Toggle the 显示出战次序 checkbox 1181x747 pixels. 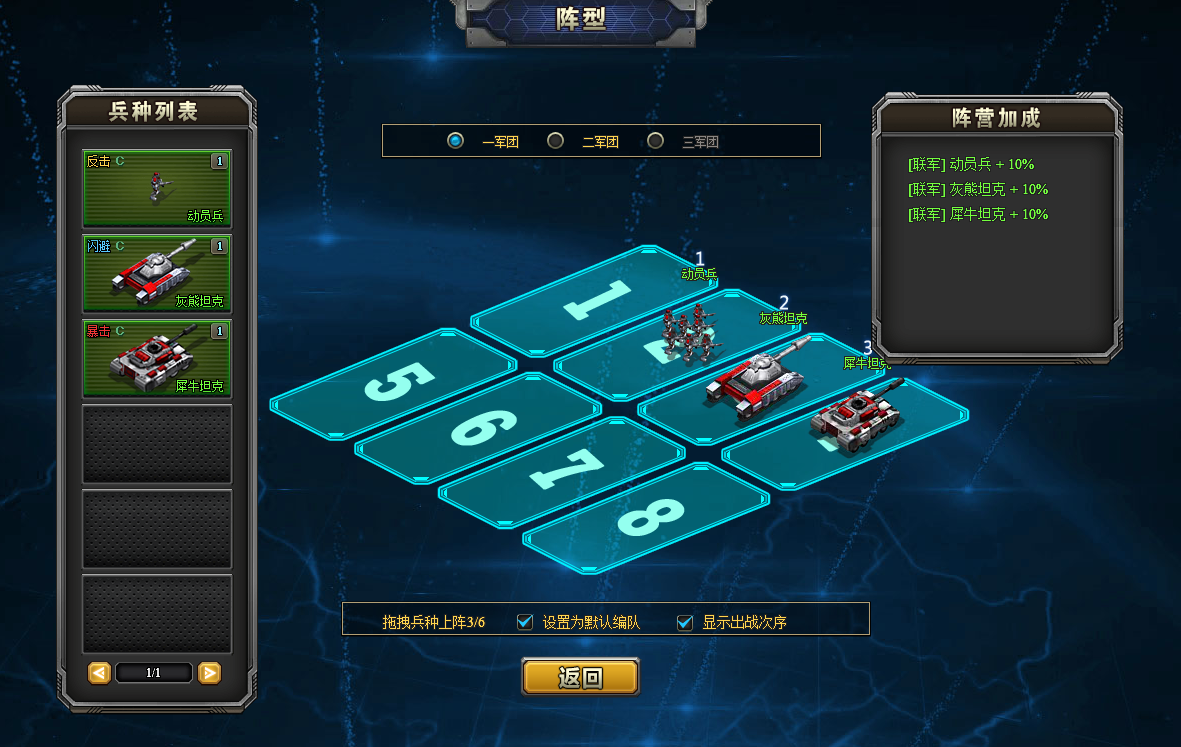tap(685, 622)
